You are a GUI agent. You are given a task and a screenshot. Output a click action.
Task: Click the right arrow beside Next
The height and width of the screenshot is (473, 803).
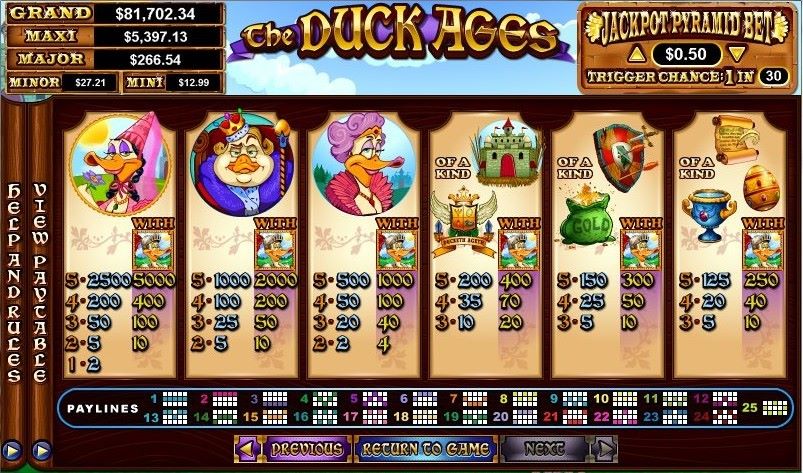(604, 448)
